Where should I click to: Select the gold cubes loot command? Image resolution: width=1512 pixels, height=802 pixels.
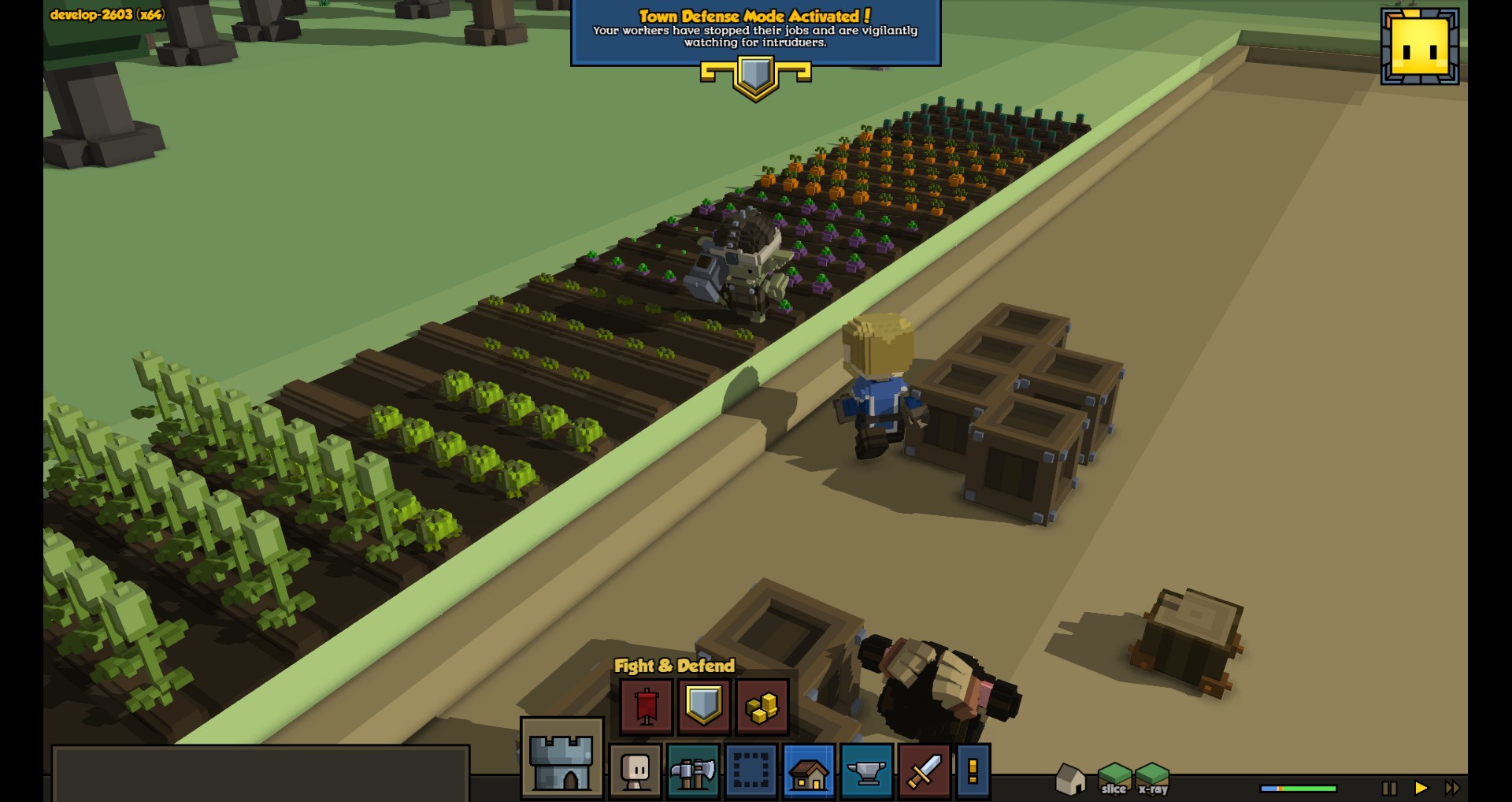click(762, 706)
